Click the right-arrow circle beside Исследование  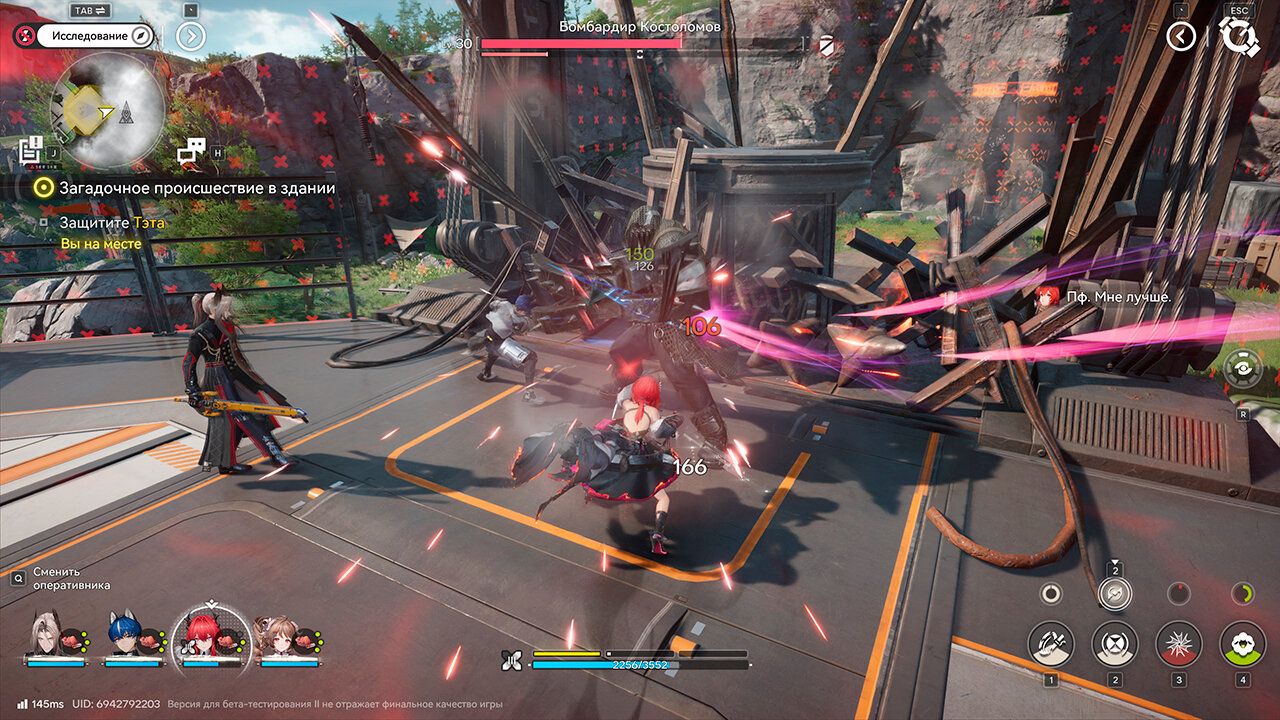click(x=190, y=36)
